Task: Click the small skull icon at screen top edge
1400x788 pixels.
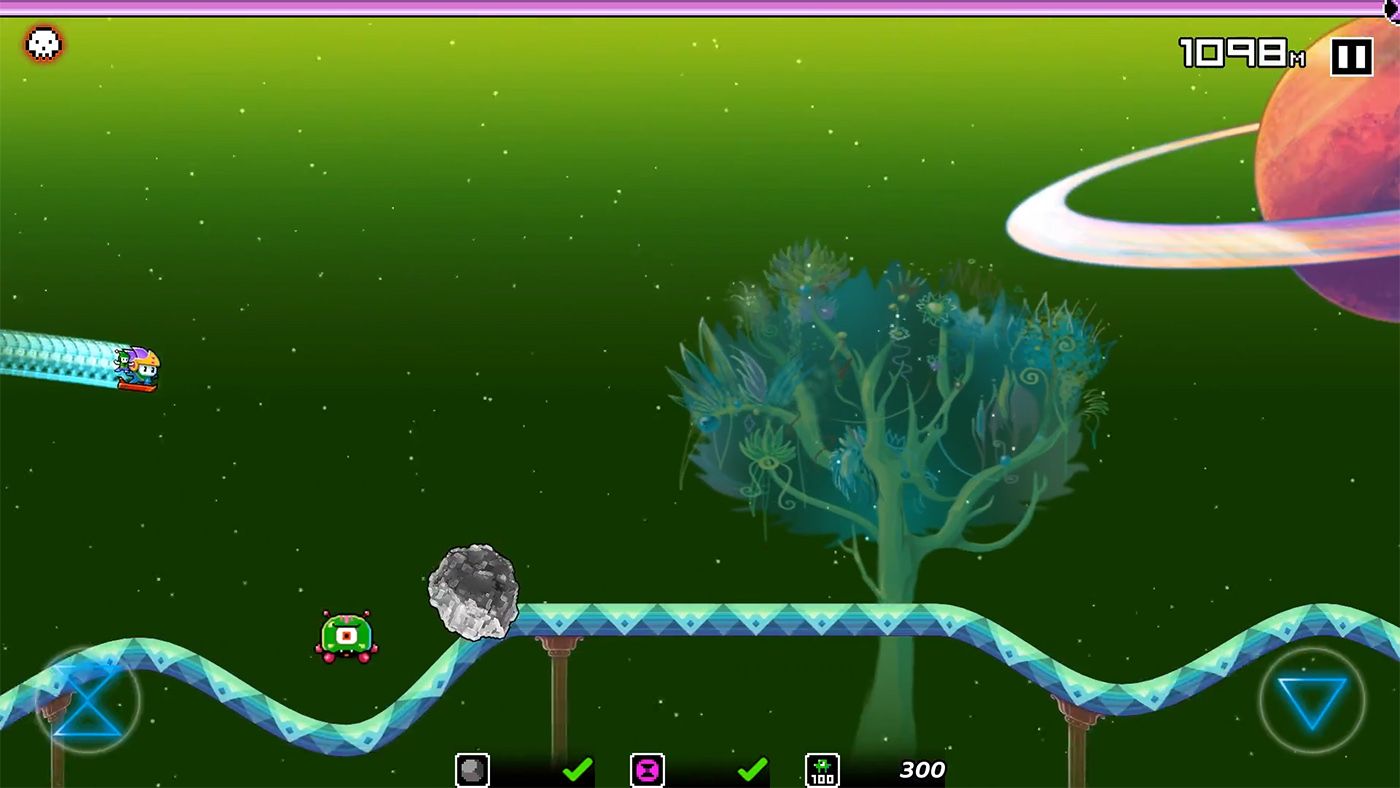Action: (1393, 8)
